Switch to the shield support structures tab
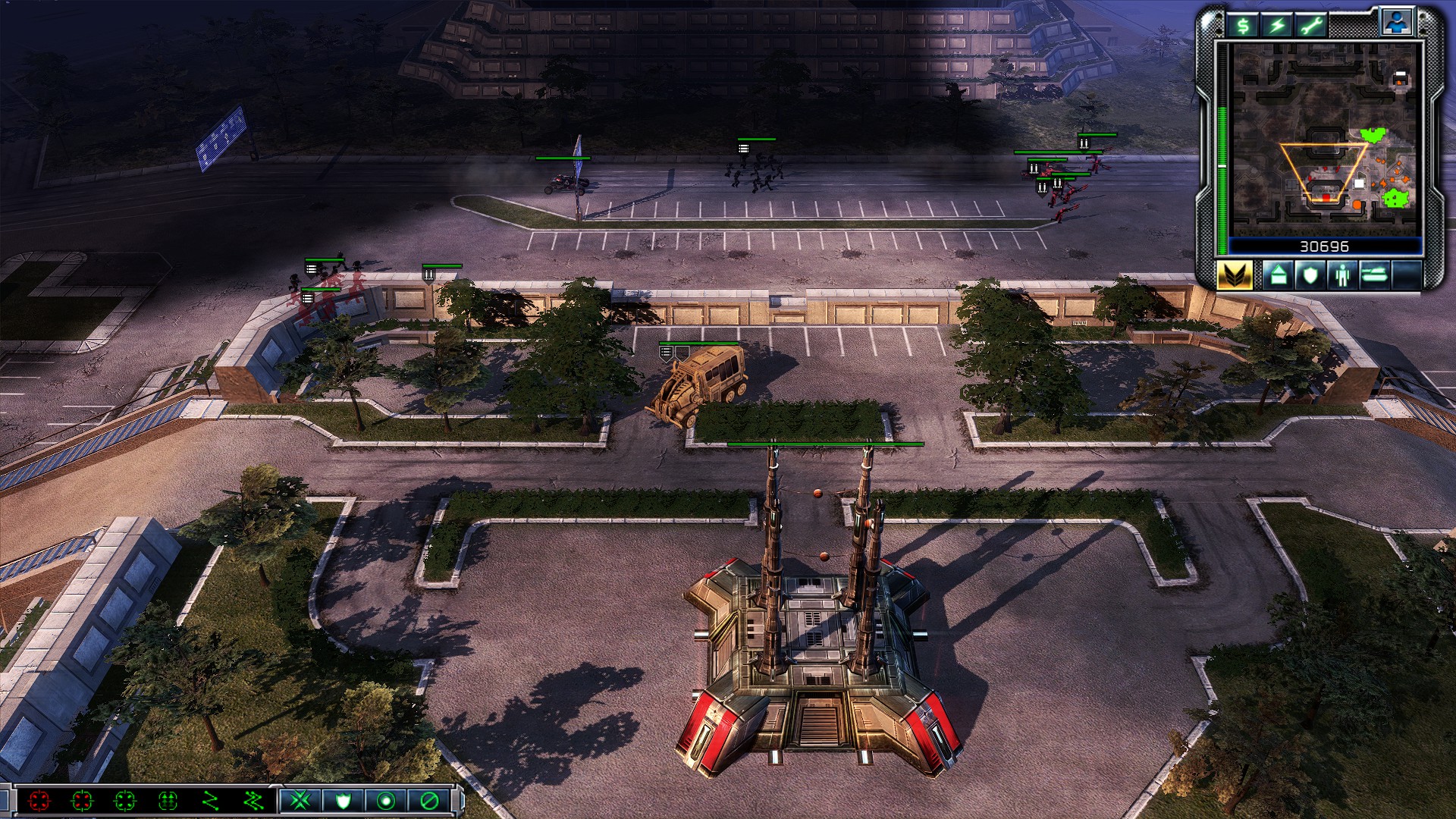Image resolution: width=1456 pixels, height=819 pixels. pyautogui.click(x=1310, y=275)
